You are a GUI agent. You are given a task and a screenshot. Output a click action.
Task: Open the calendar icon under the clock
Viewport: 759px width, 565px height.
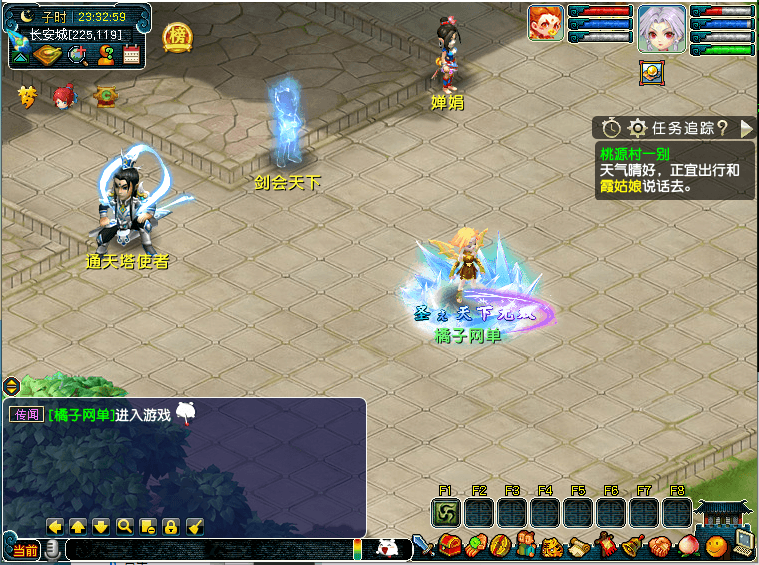tap(131, 54)
